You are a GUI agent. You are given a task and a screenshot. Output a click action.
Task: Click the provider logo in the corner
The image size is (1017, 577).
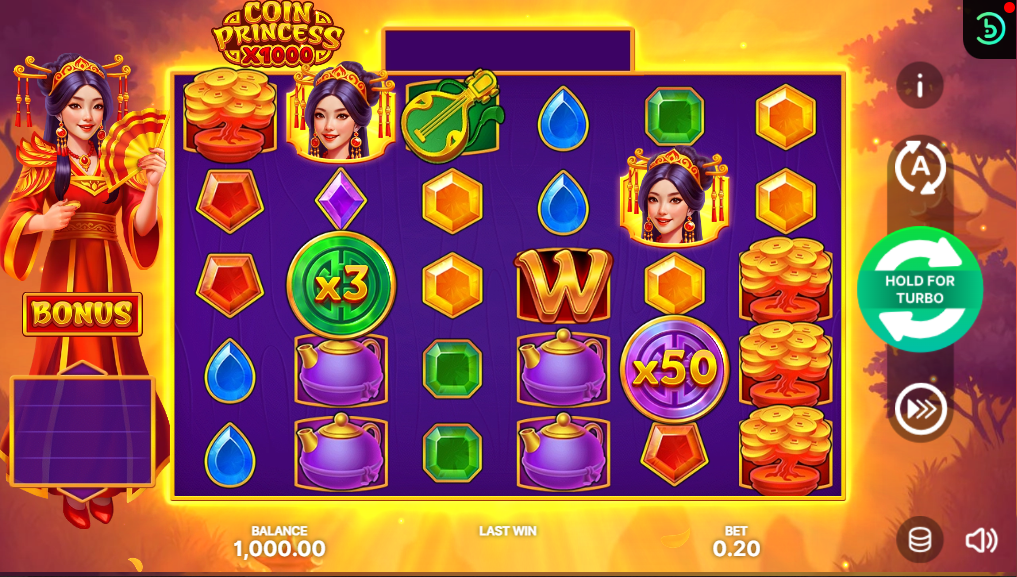click(990, 28)
